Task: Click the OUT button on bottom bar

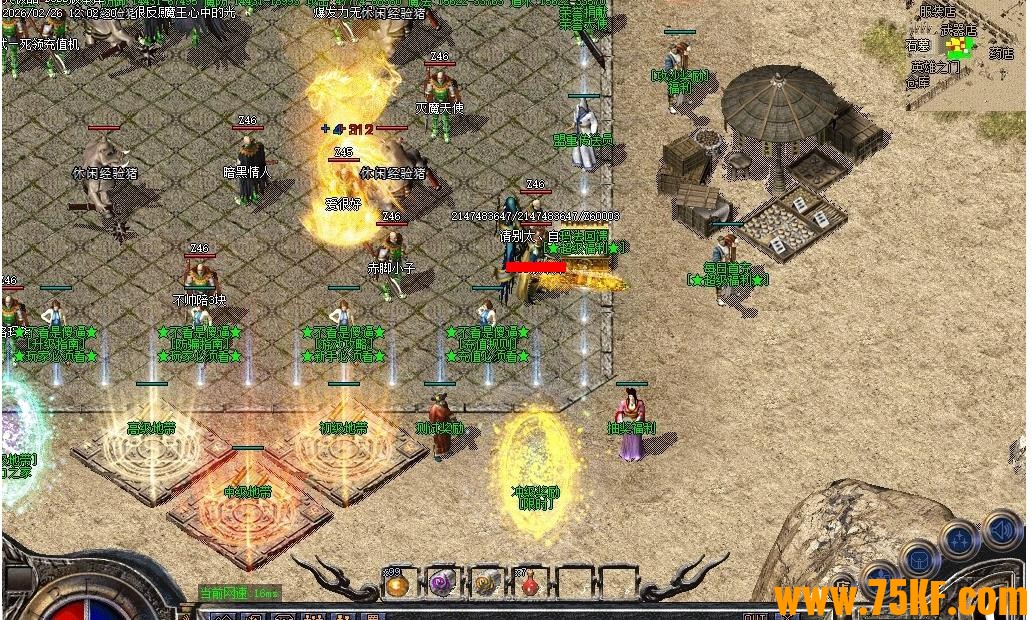Action: pyautogui.click(x=755, y=615)
